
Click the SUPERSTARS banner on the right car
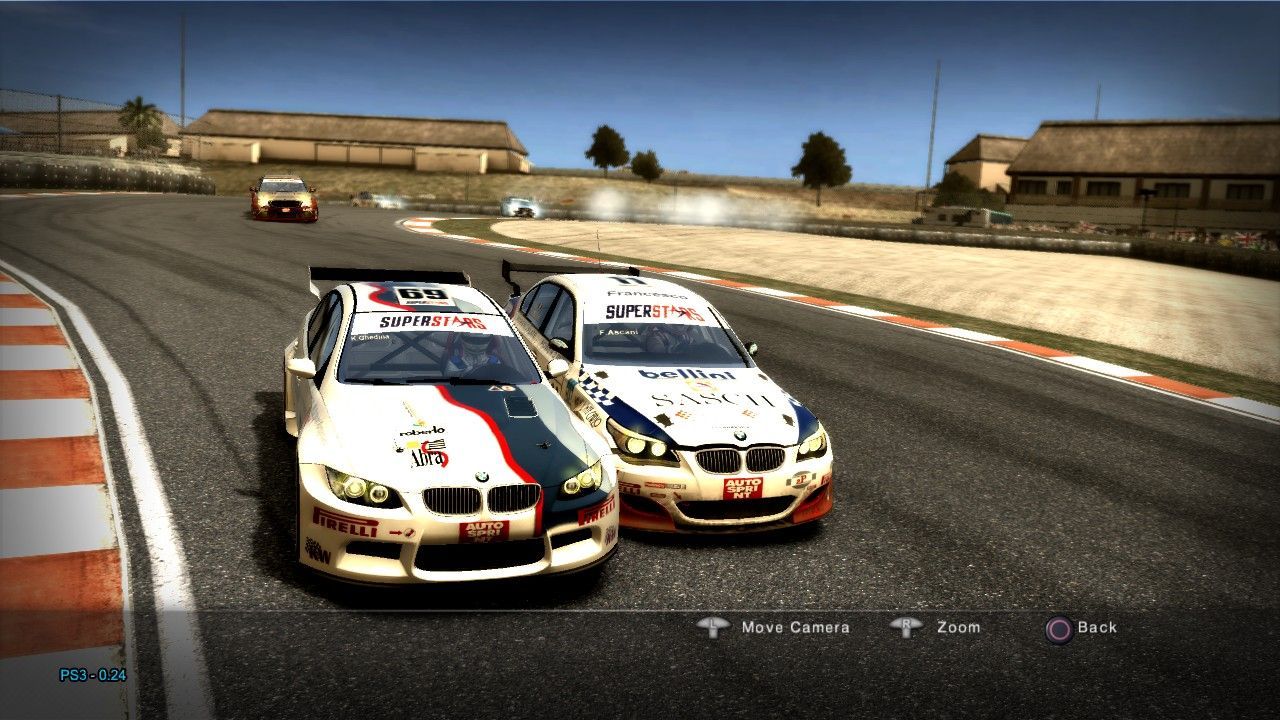[x=654, y=312]
